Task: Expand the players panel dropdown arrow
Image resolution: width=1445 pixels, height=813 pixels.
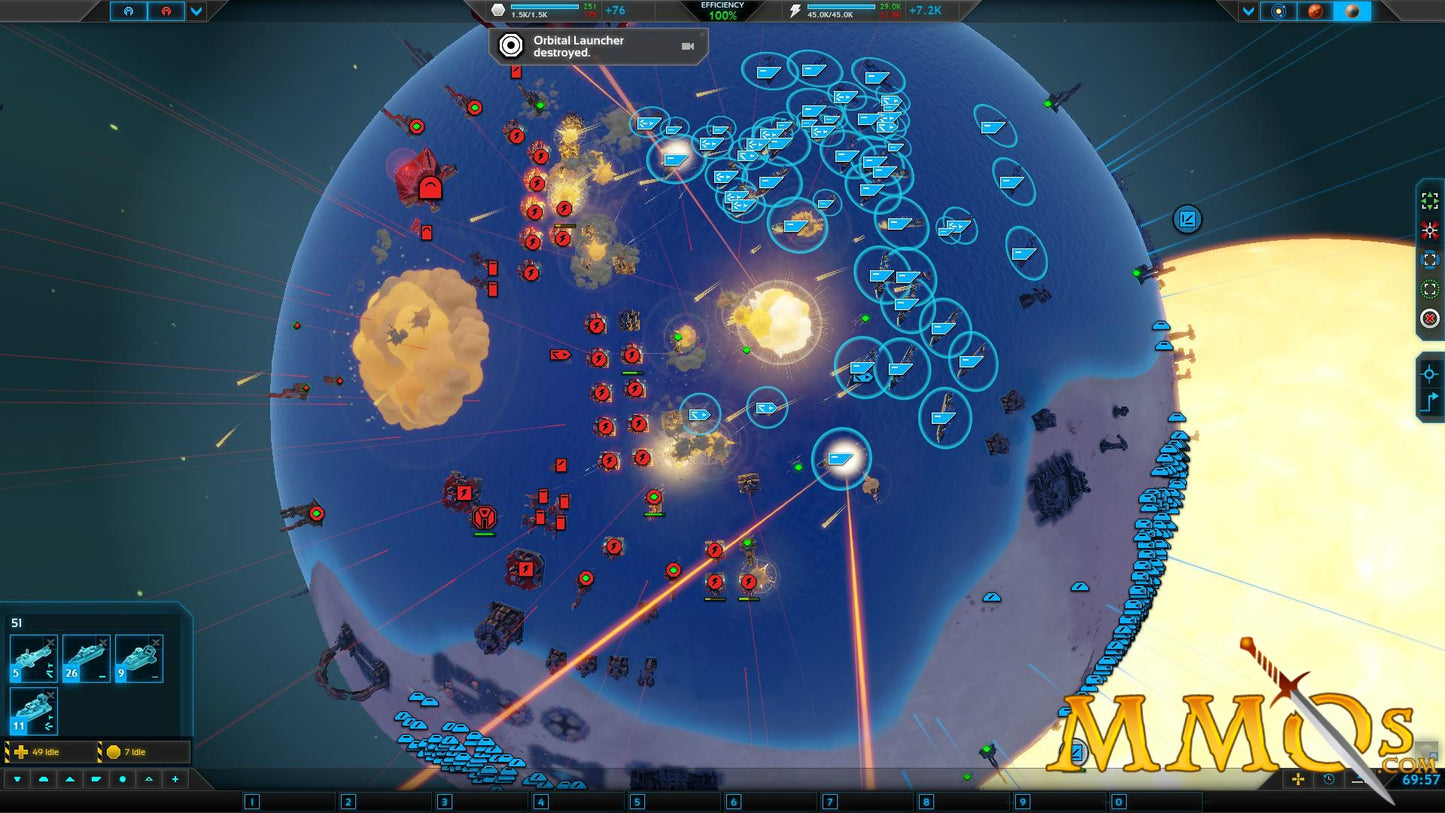Action: pos(197,11)
